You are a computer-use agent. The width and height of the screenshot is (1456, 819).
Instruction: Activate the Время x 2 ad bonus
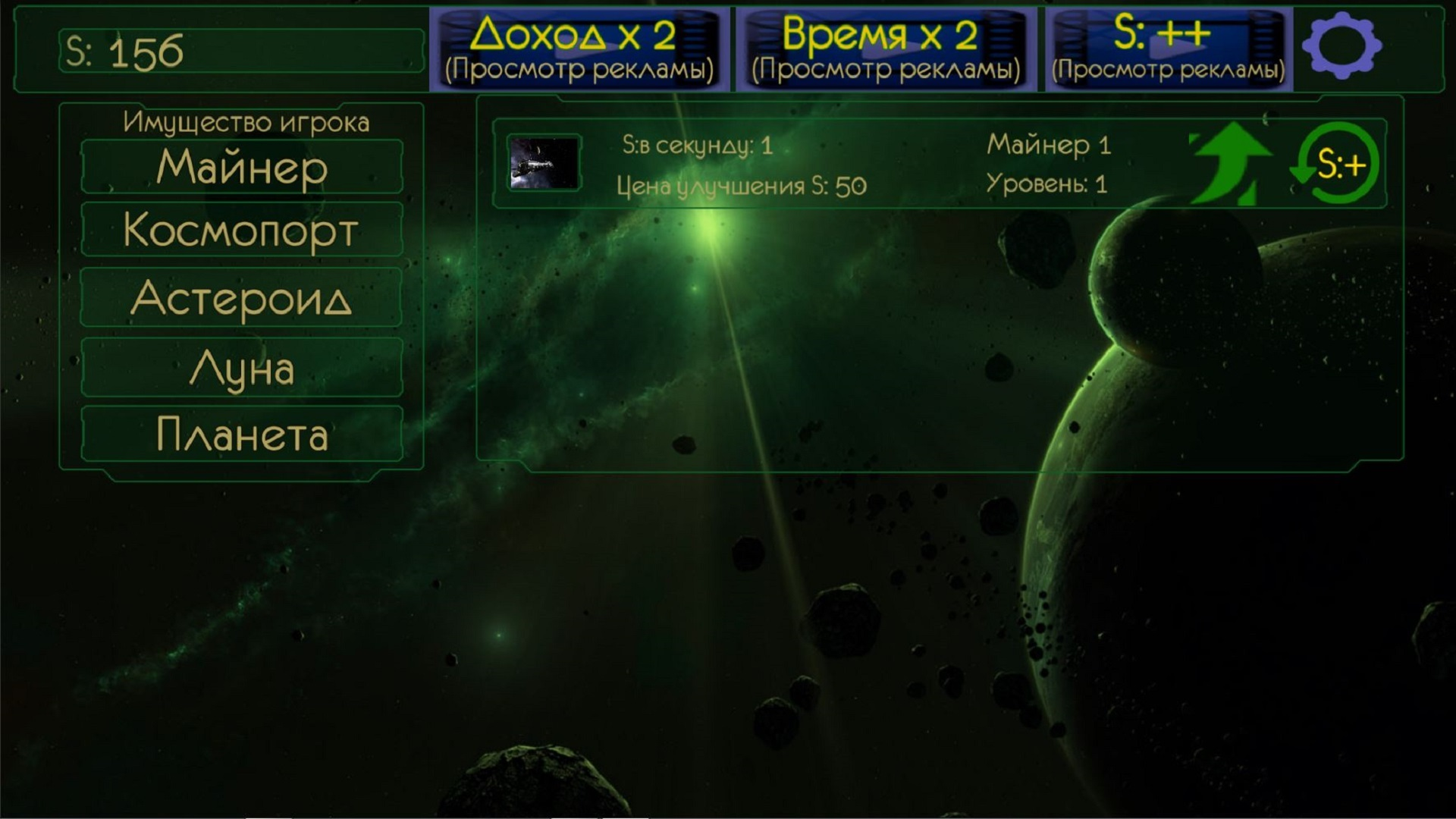[x=886, y=34]
